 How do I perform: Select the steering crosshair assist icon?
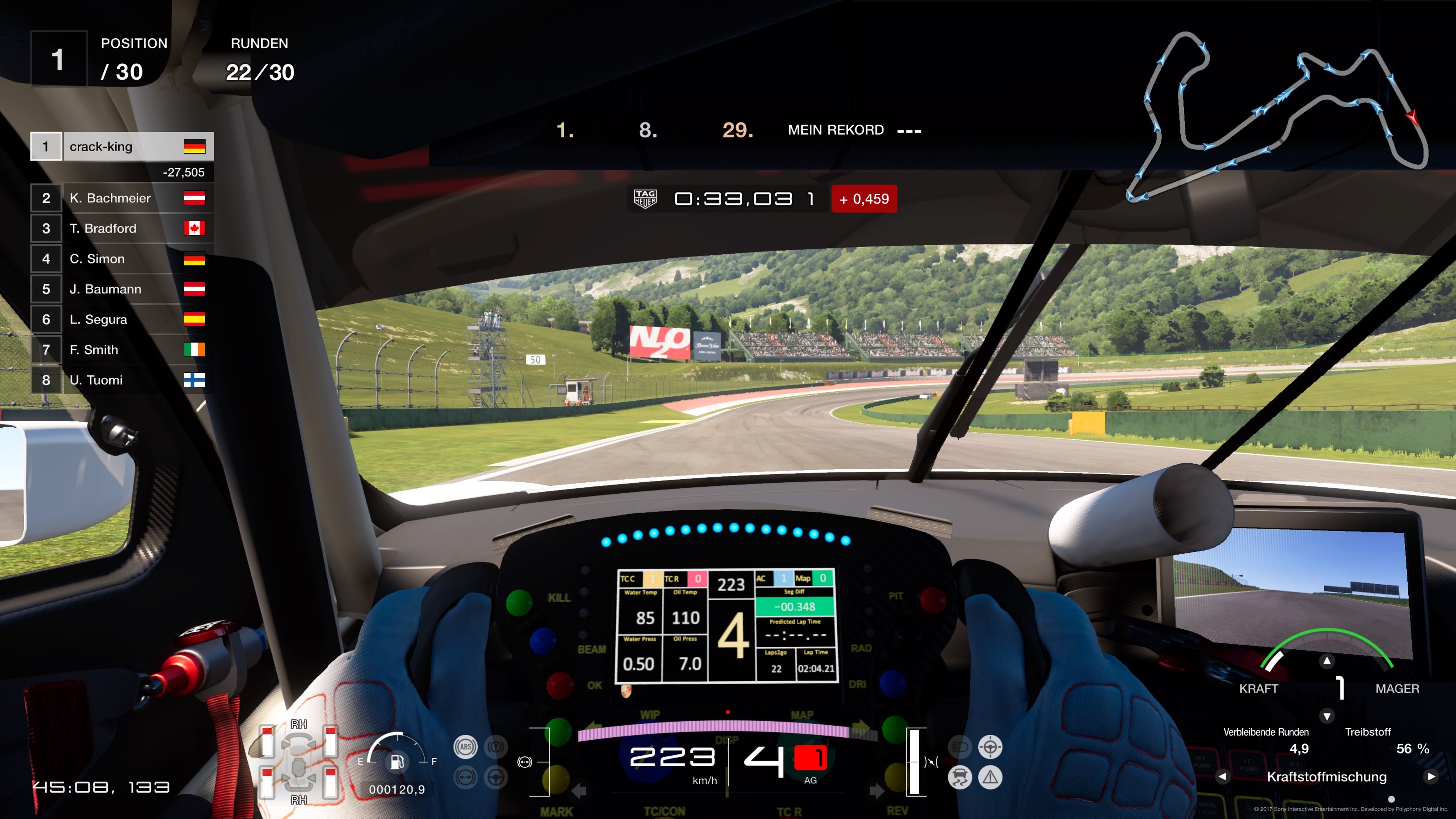(990, 747)
